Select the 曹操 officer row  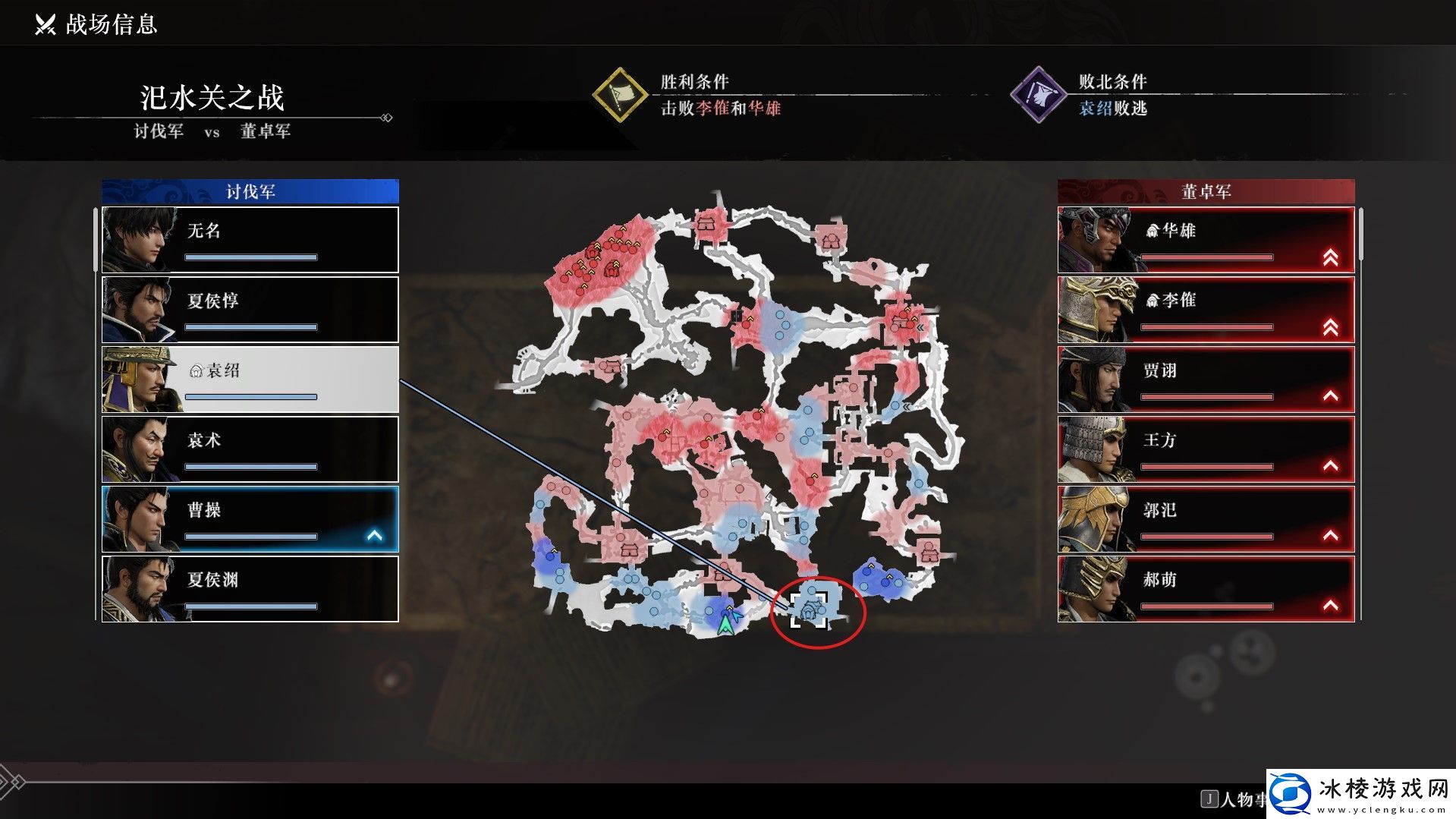pos(250,519)
